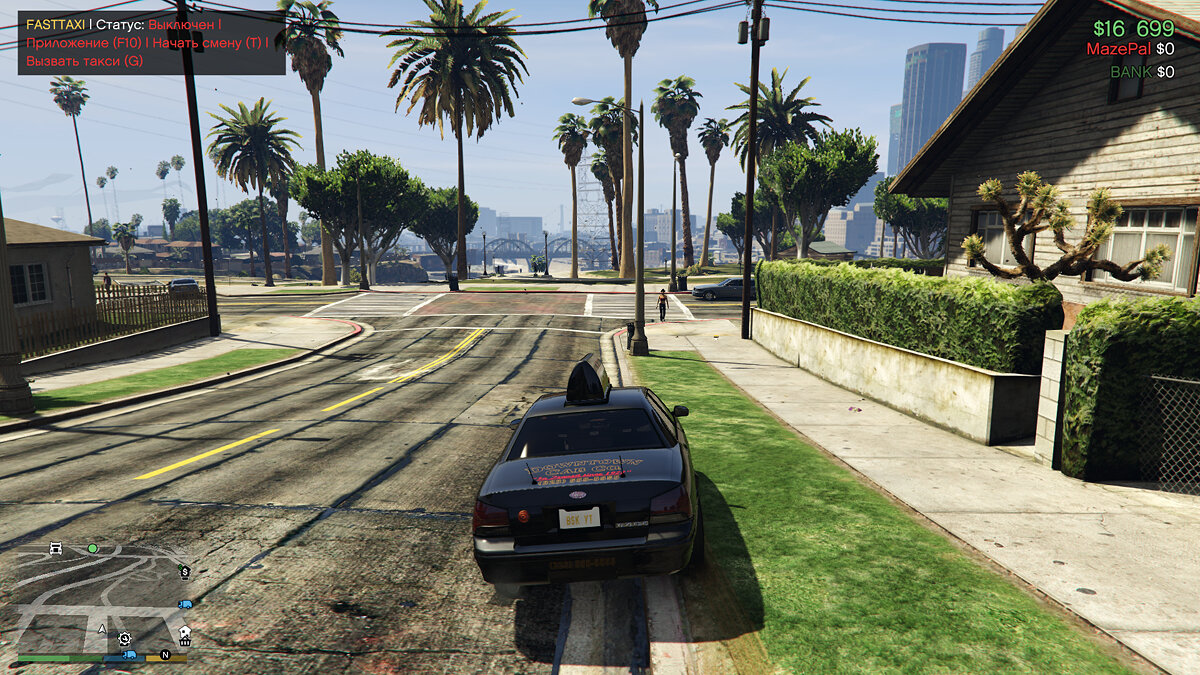
Task: Select the white truck blip on minimap
Action: click(x=56, y=548)
